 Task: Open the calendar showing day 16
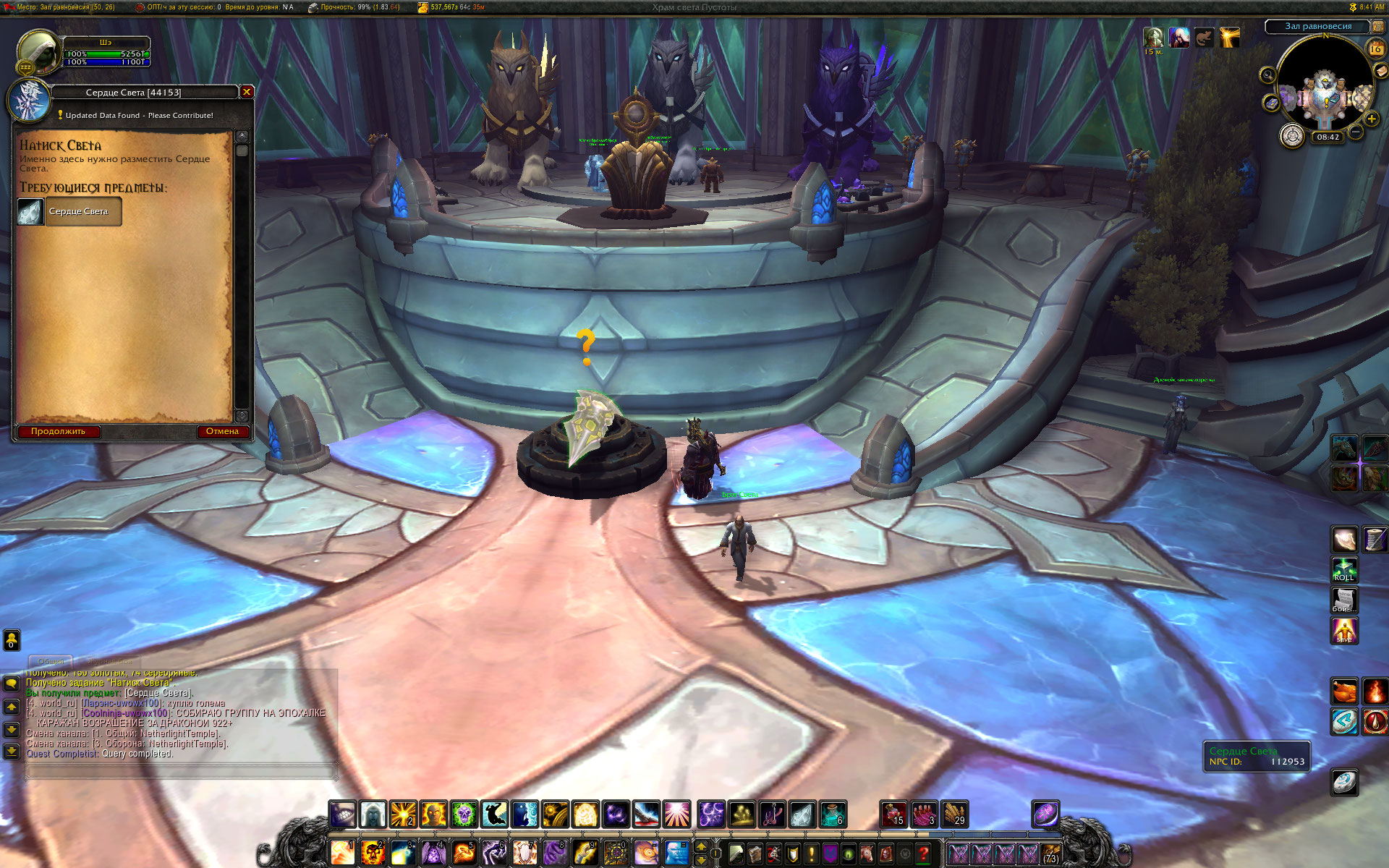[x=1375, y=48]
